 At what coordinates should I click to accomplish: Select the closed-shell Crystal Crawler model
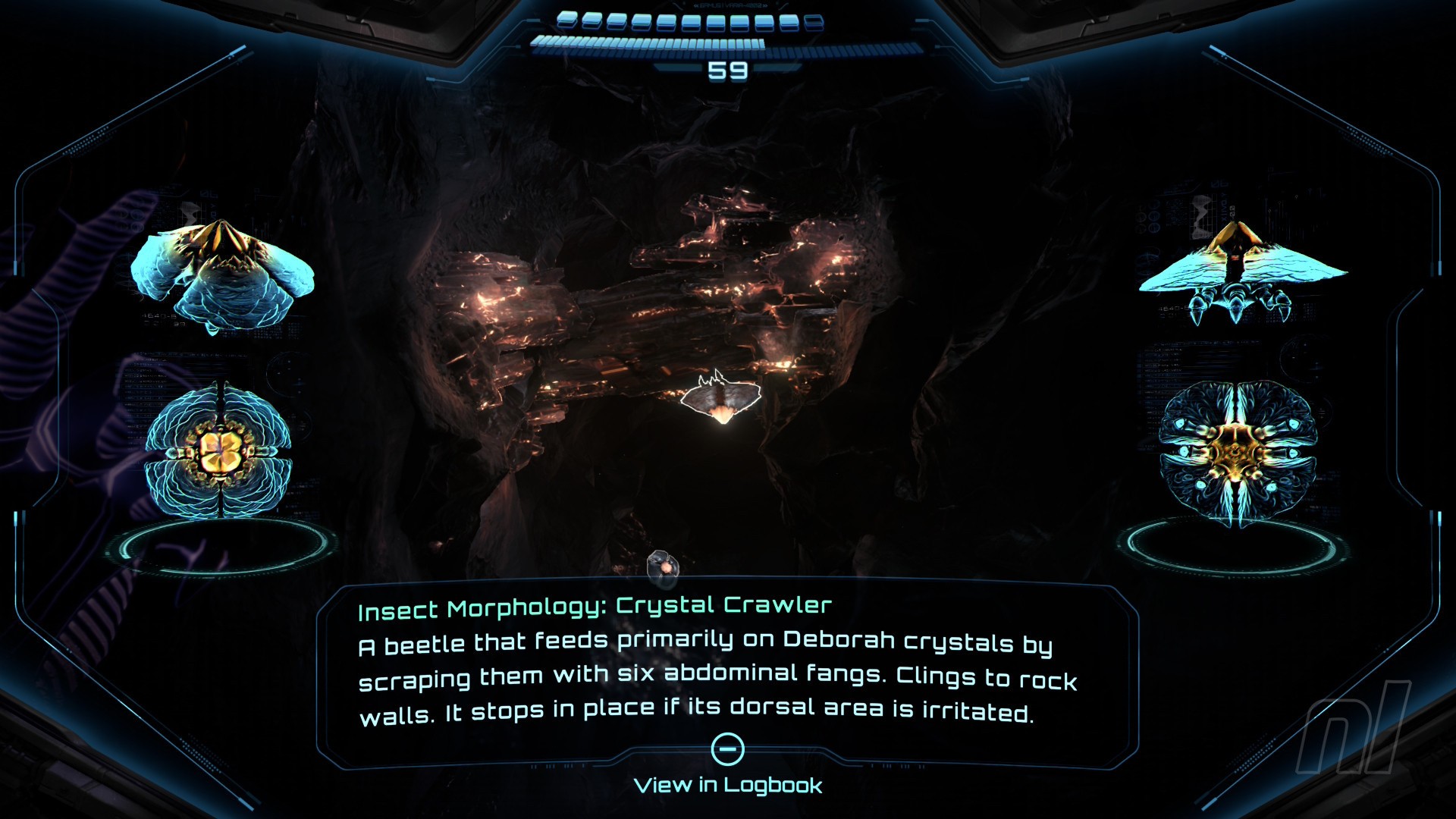tap(221, 275)
